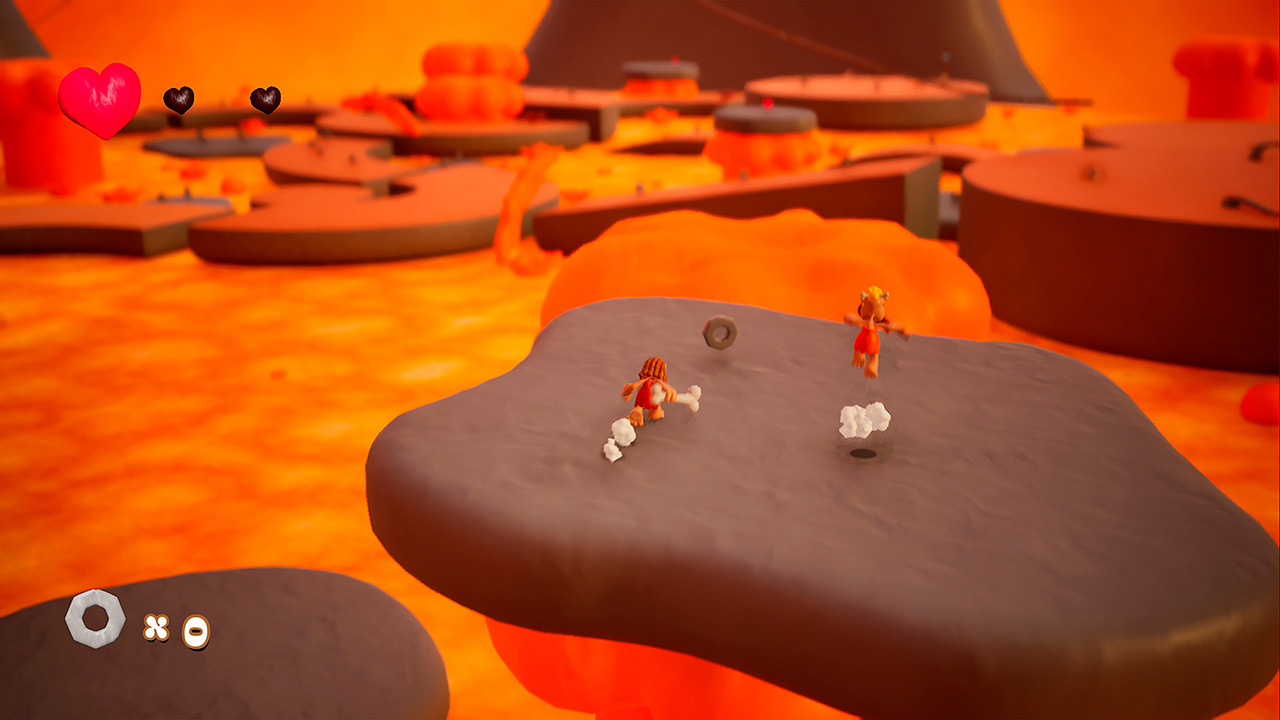The width and height of the screenshot is (1280, 720).
Task: Click the zero digit in the donut counter
Action: point(195,629)
